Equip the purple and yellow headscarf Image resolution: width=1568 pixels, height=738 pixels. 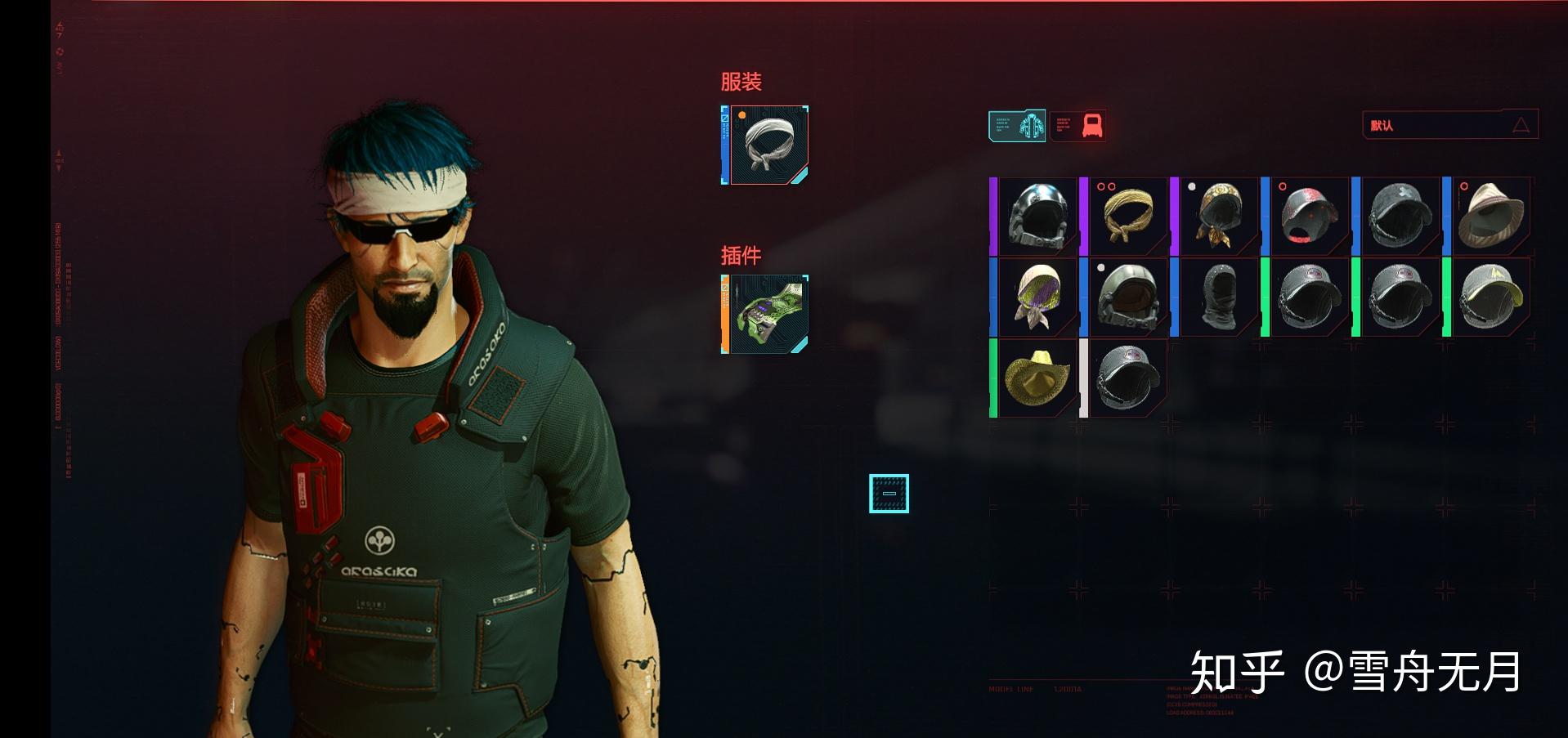coord(1037,297)
